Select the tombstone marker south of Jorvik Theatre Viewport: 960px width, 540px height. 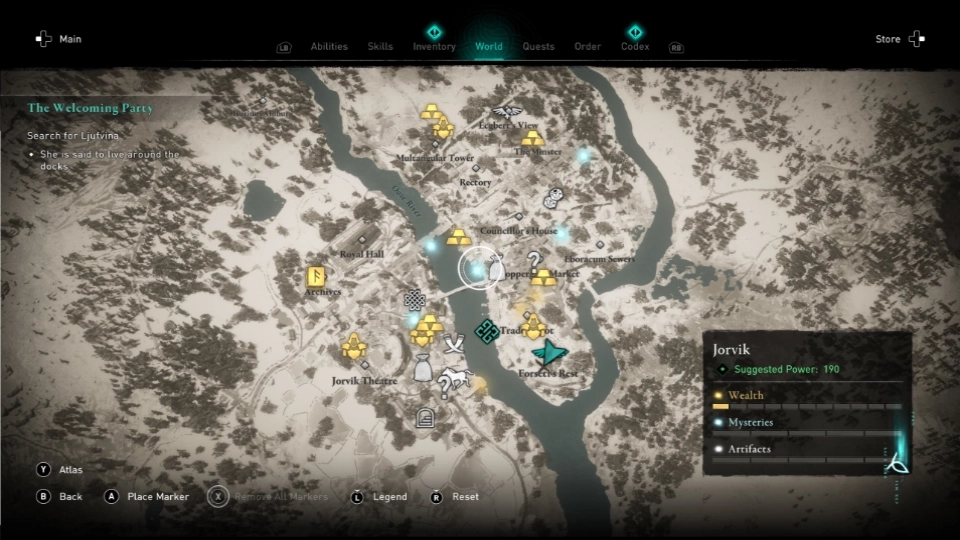pos(425,417)
